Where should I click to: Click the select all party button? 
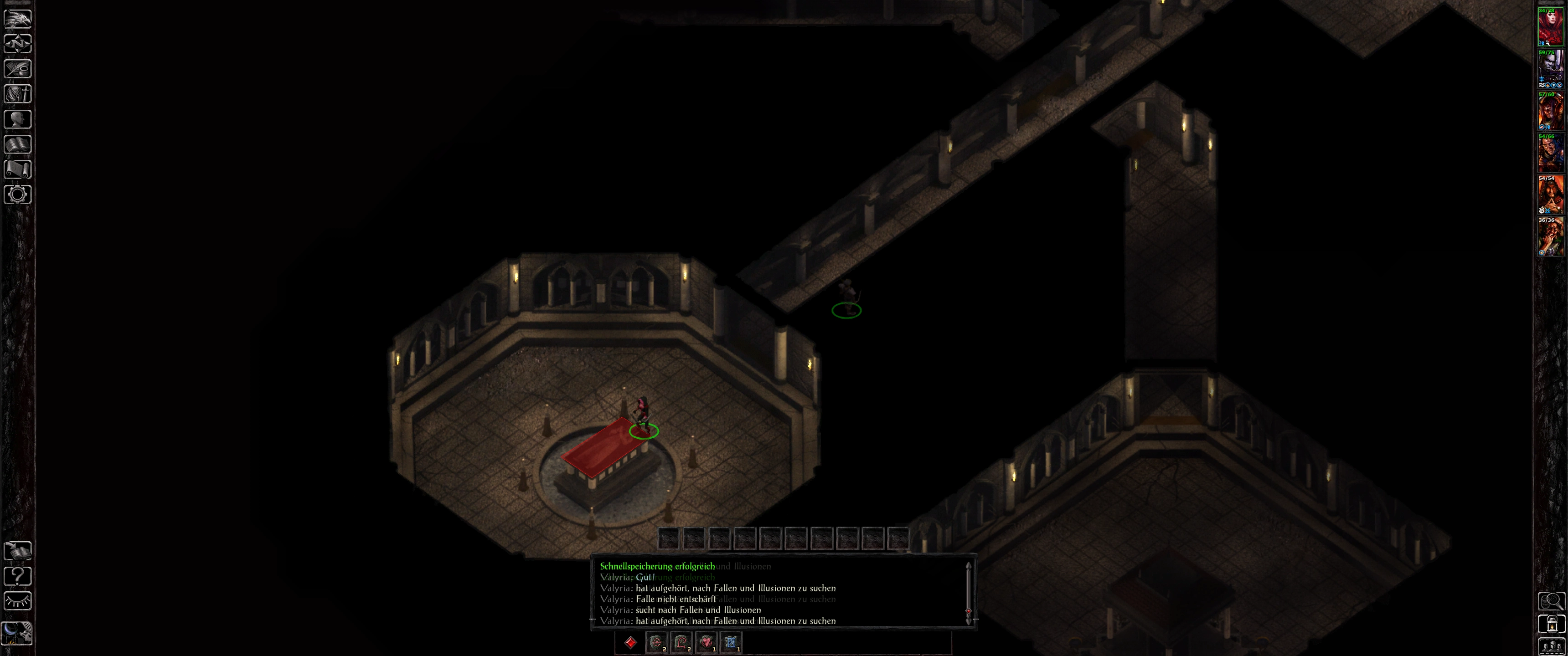(x=1551, y=646)
